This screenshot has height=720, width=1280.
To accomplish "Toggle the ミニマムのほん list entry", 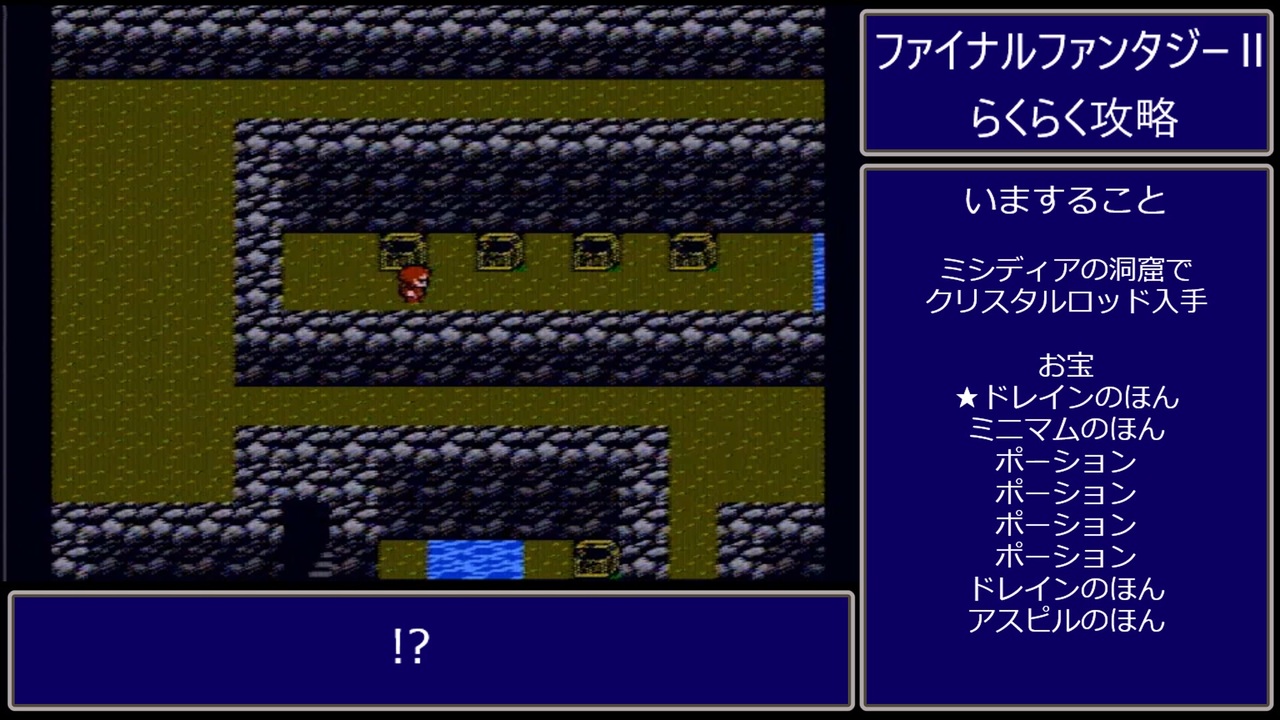I will pos(1067,429).
